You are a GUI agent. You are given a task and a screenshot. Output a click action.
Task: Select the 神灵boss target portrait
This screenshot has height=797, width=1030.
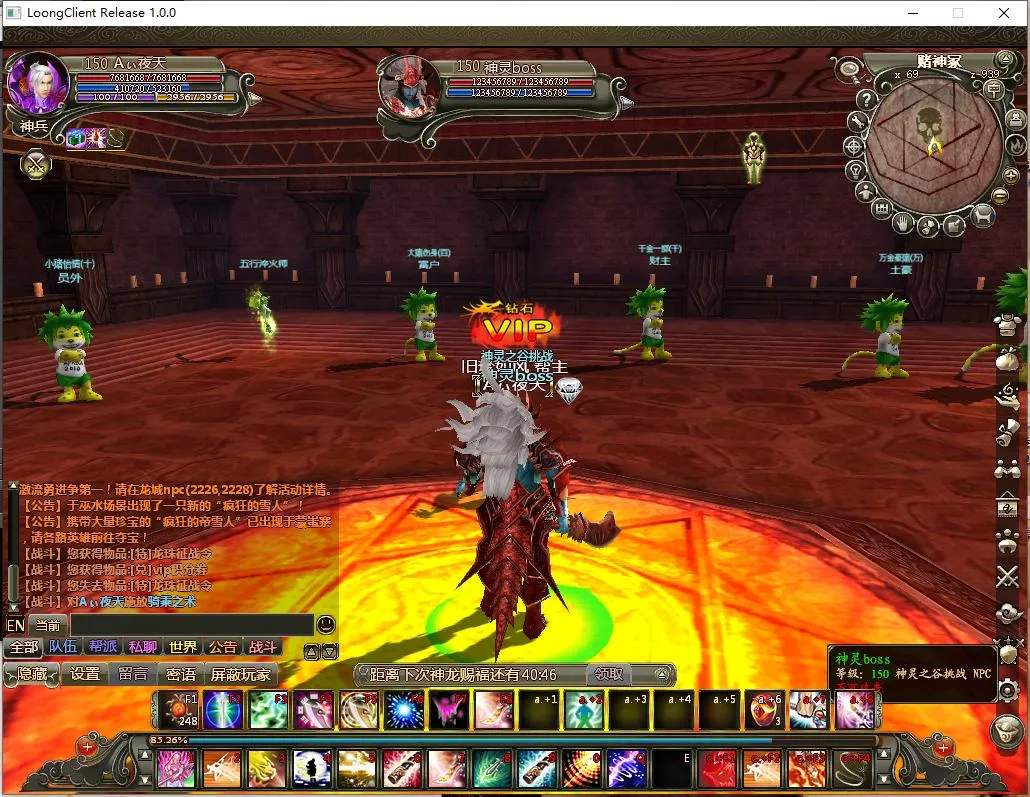(x=407, y=85)
